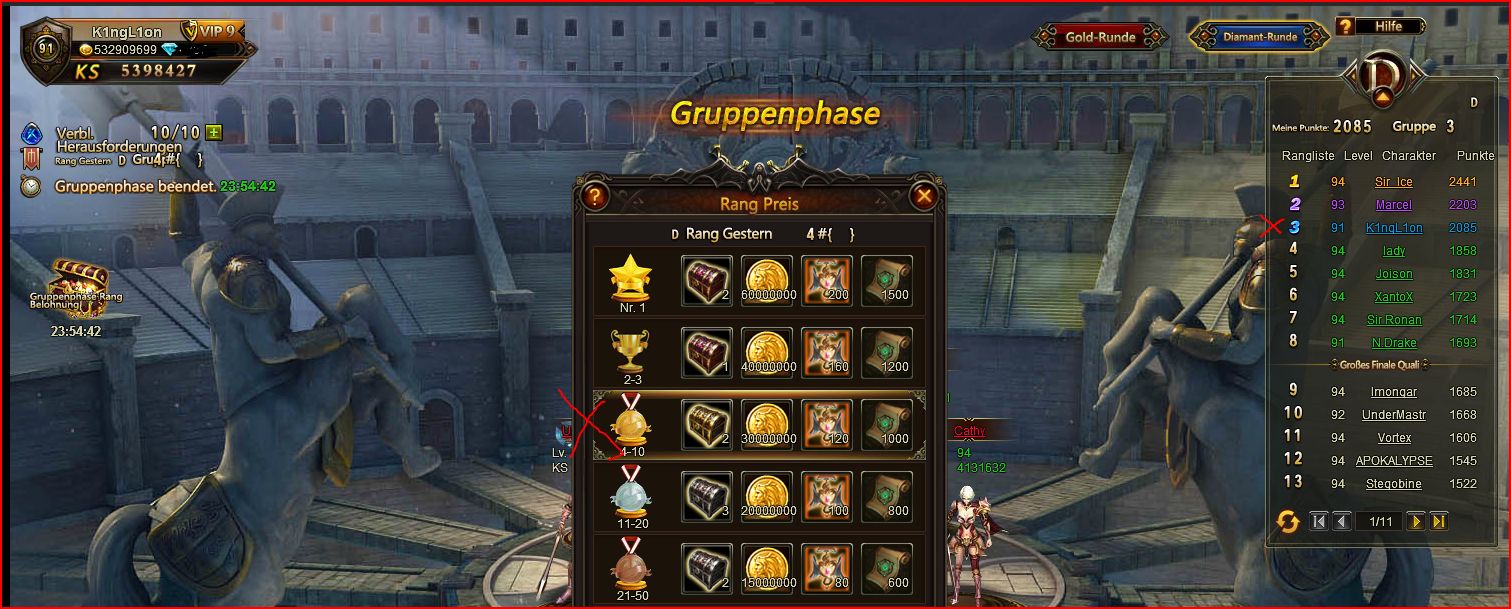Add challenges with the green plus button

point(213,132)
